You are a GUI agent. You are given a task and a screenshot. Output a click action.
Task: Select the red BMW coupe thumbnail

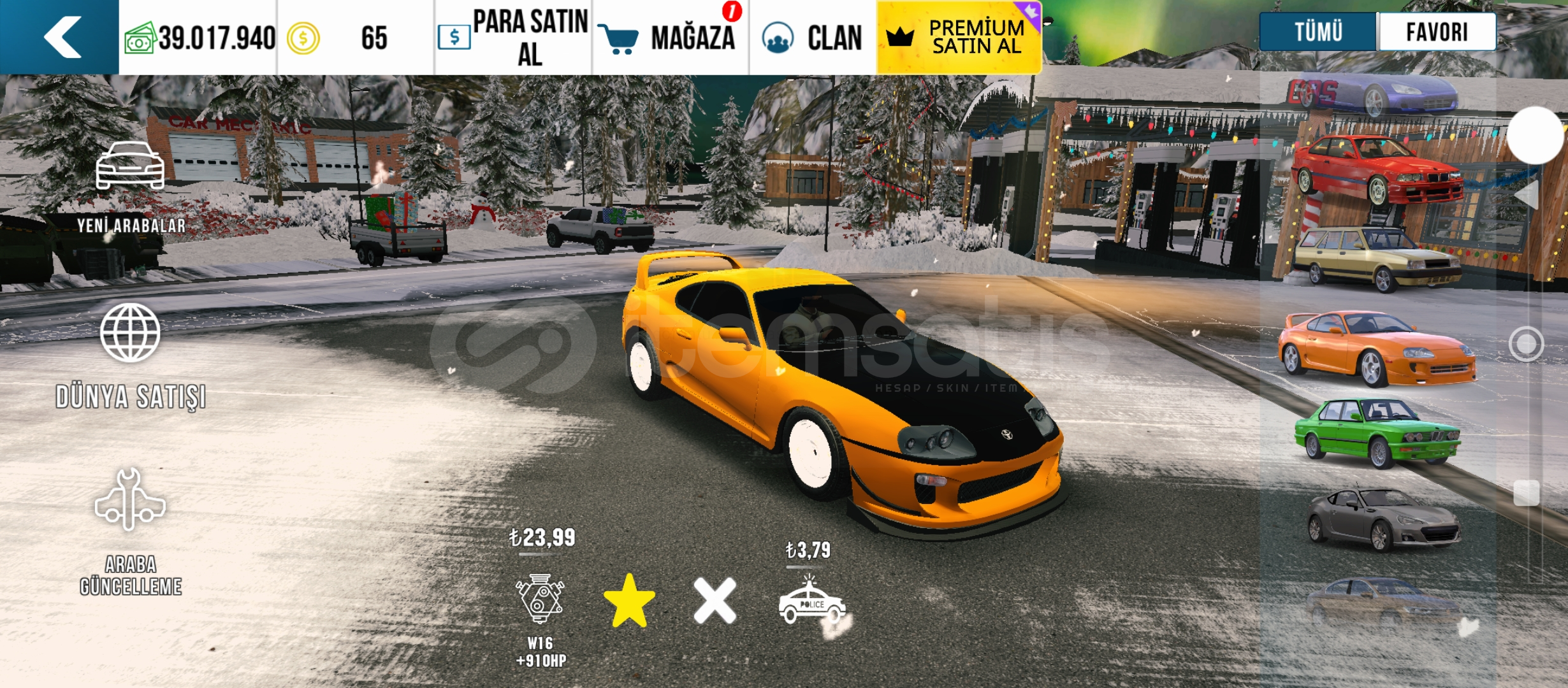1377,169
